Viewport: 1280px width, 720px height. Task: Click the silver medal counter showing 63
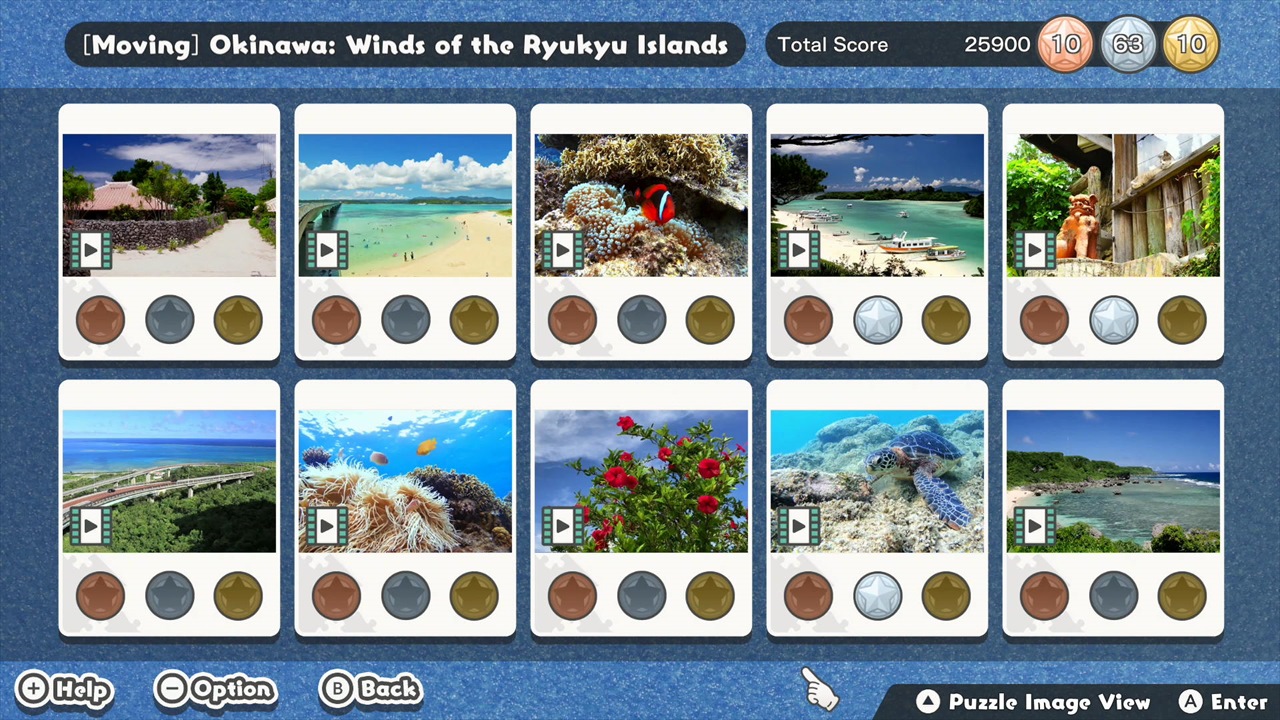1128,44
